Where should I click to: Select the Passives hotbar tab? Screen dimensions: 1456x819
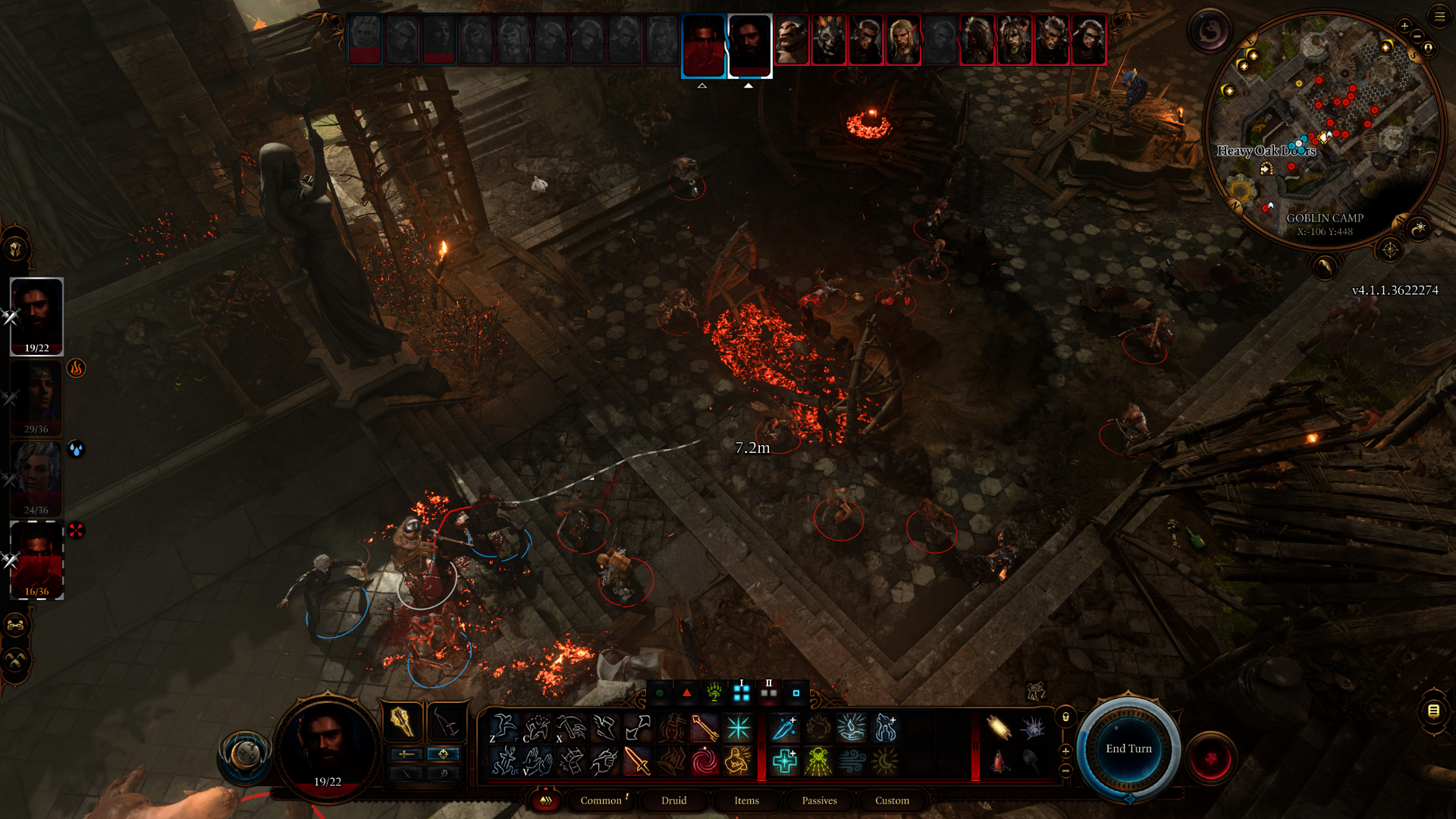[819, 801]
